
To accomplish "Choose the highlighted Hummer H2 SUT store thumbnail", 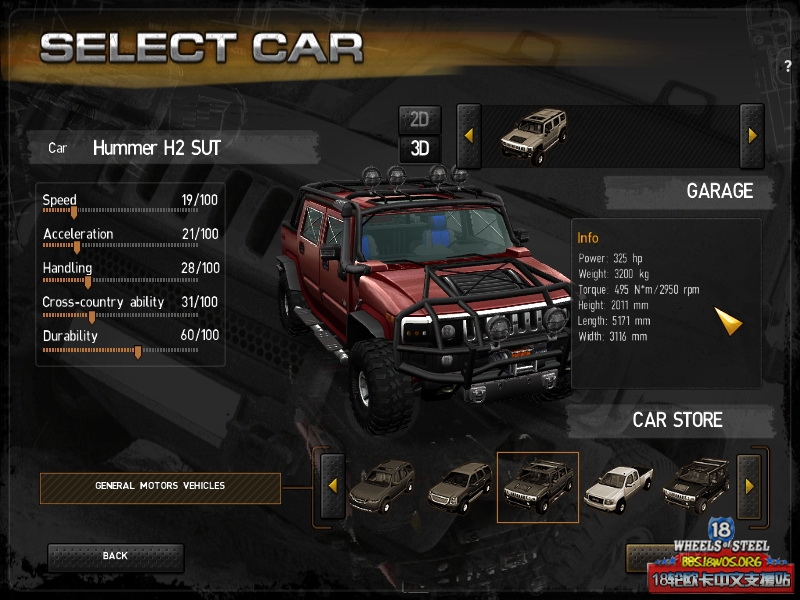I will (537, 487).
